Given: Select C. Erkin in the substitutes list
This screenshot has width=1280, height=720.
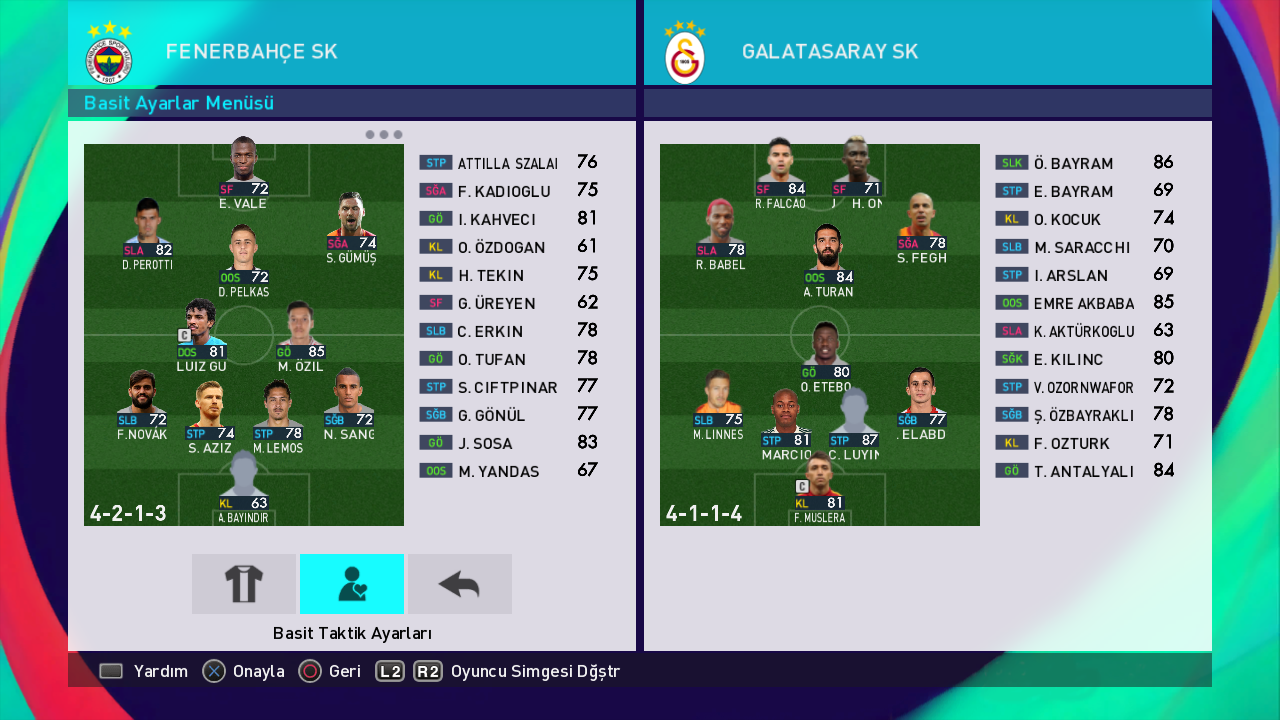Looking at the screenshot, I should point(508,331).
